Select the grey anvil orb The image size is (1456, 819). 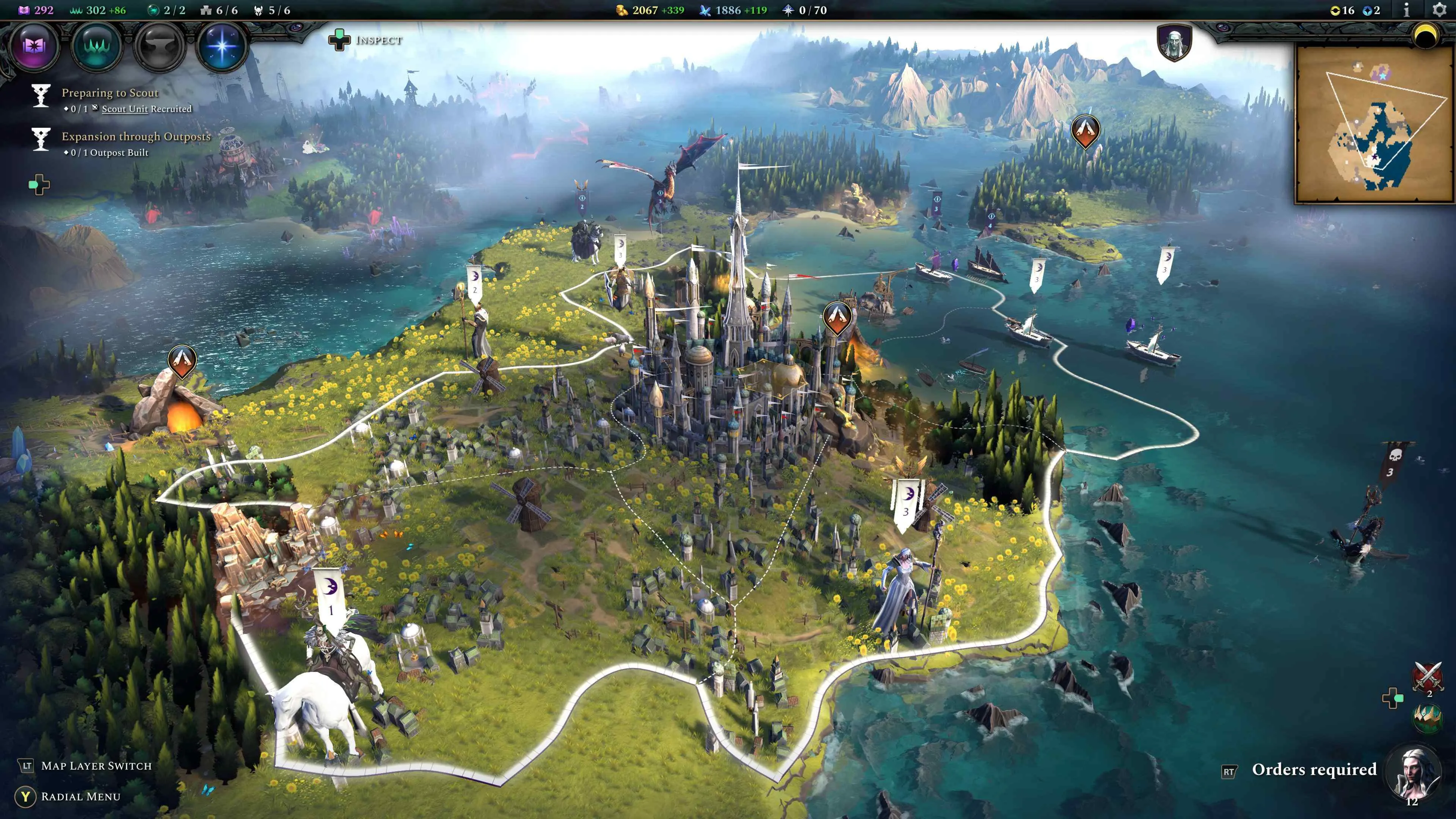click(x=159, y=45)
